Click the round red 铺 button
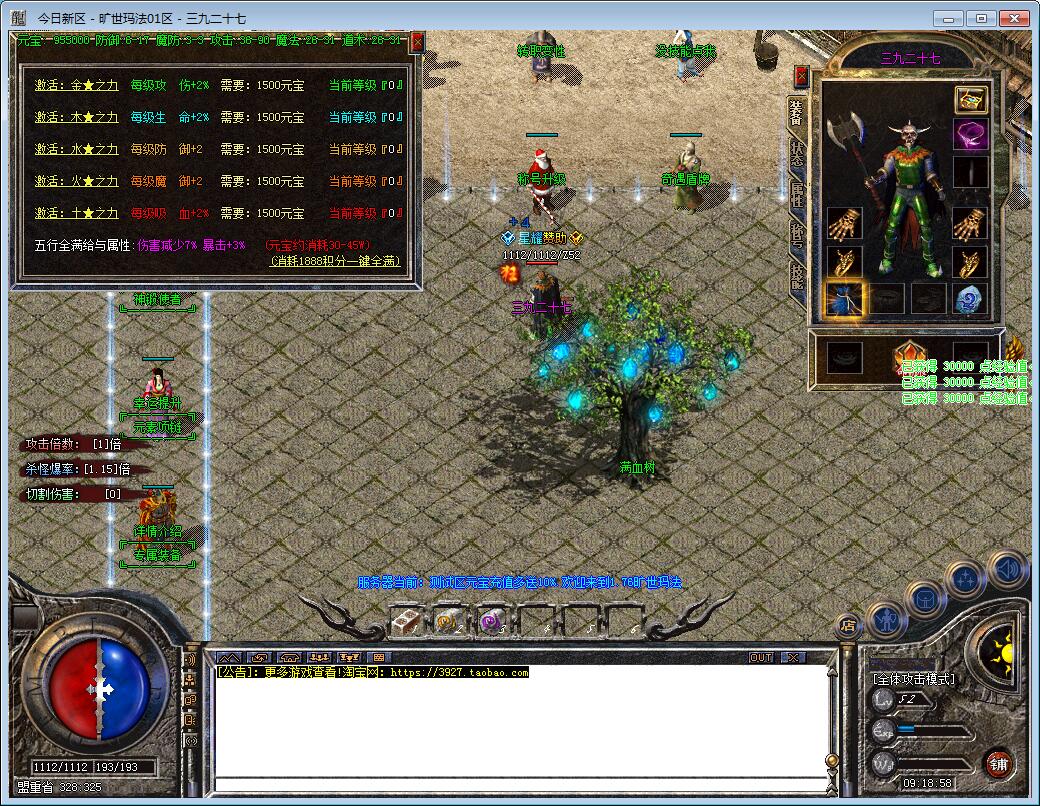 997,765
